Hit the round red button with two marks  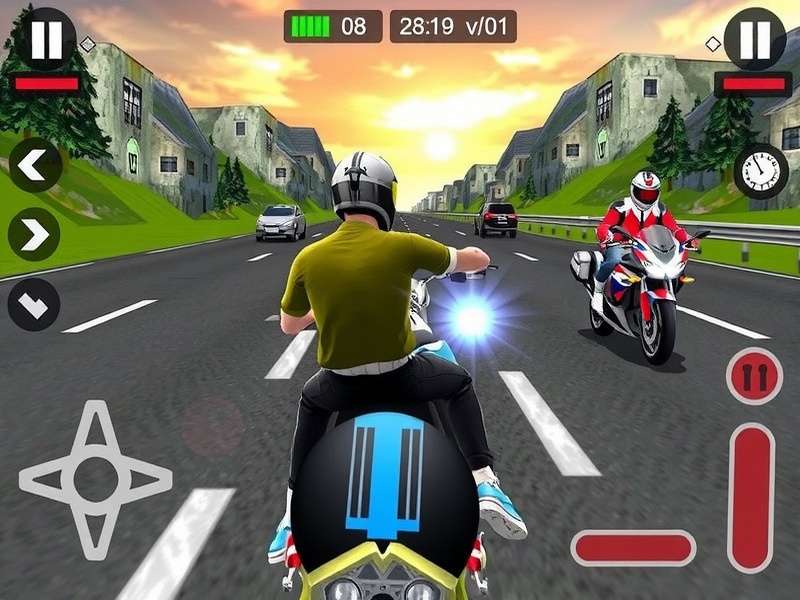coord(754,377)
